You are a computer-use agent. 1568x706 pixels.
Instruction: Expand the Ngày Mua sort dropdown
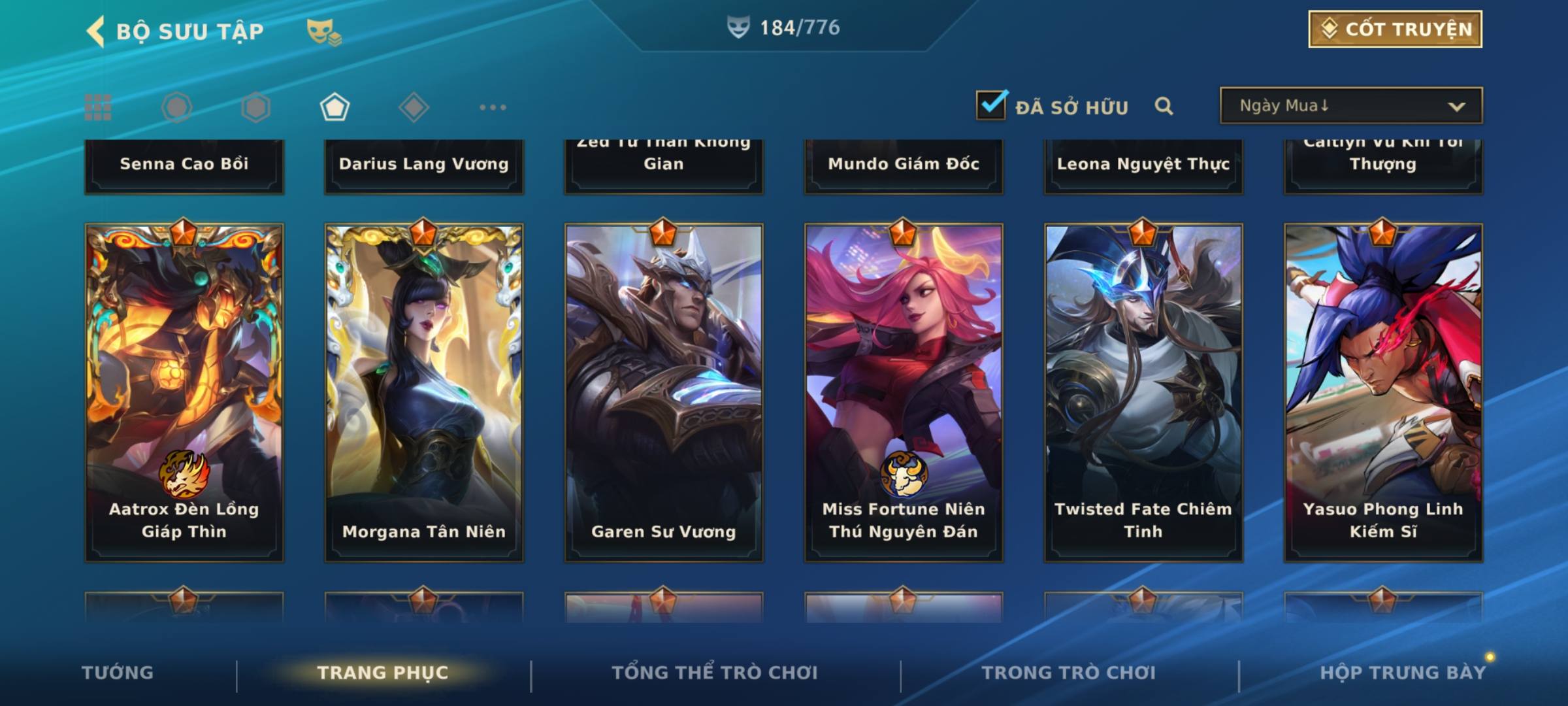(x=1351, y=106)
